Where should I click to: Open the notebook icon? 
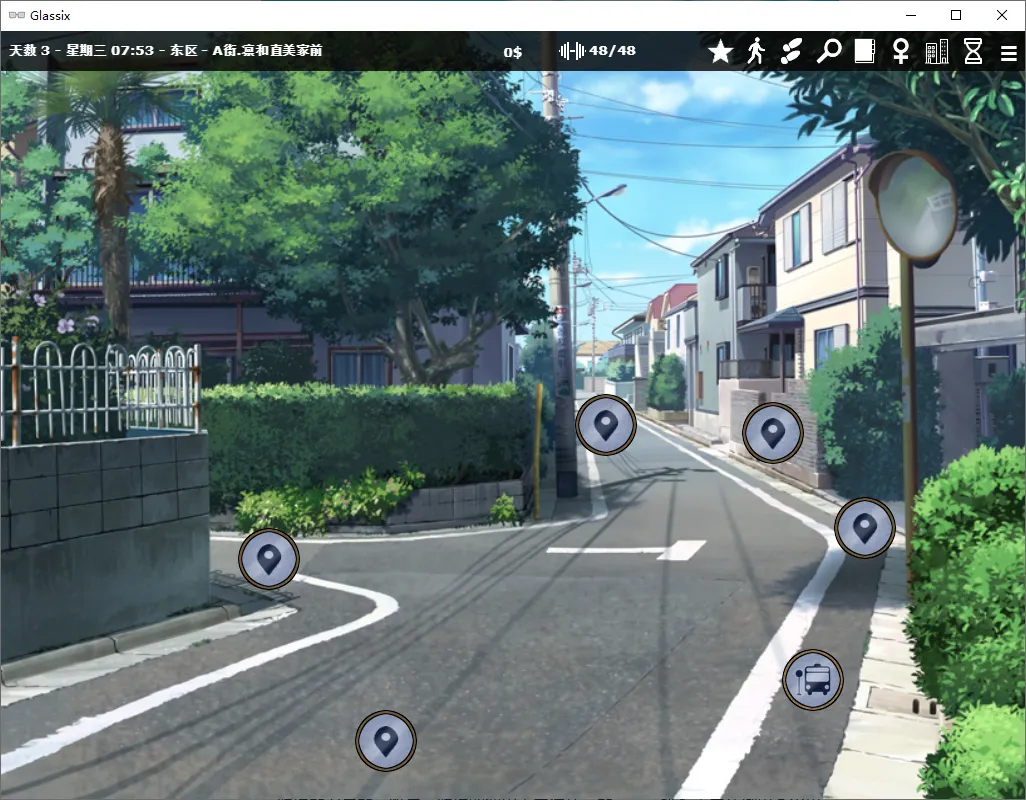click(864, 51)
